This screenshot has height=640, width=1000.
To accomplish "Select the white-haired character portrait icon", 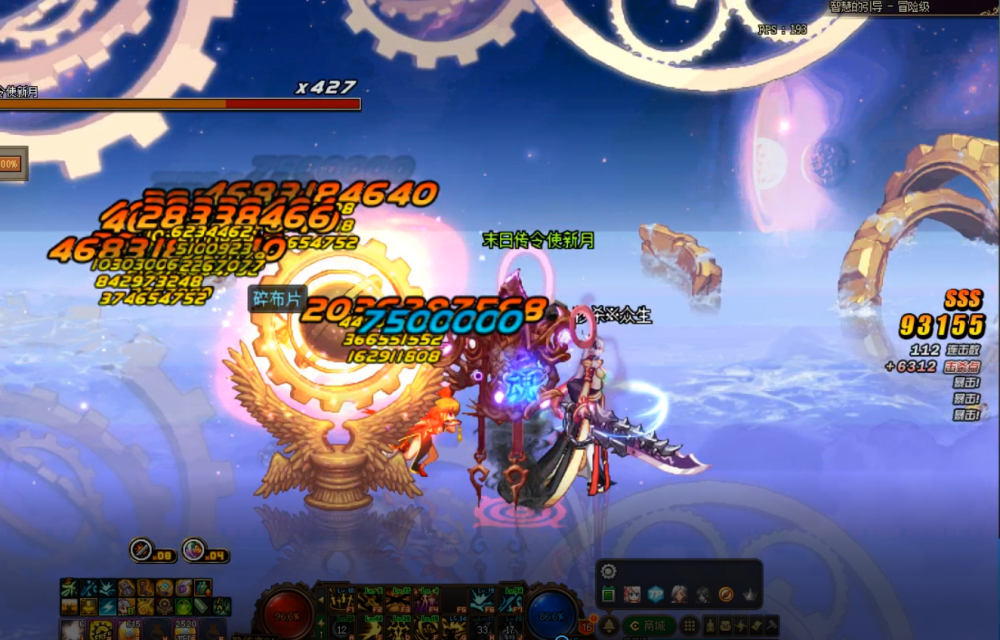I will (679, 594).
